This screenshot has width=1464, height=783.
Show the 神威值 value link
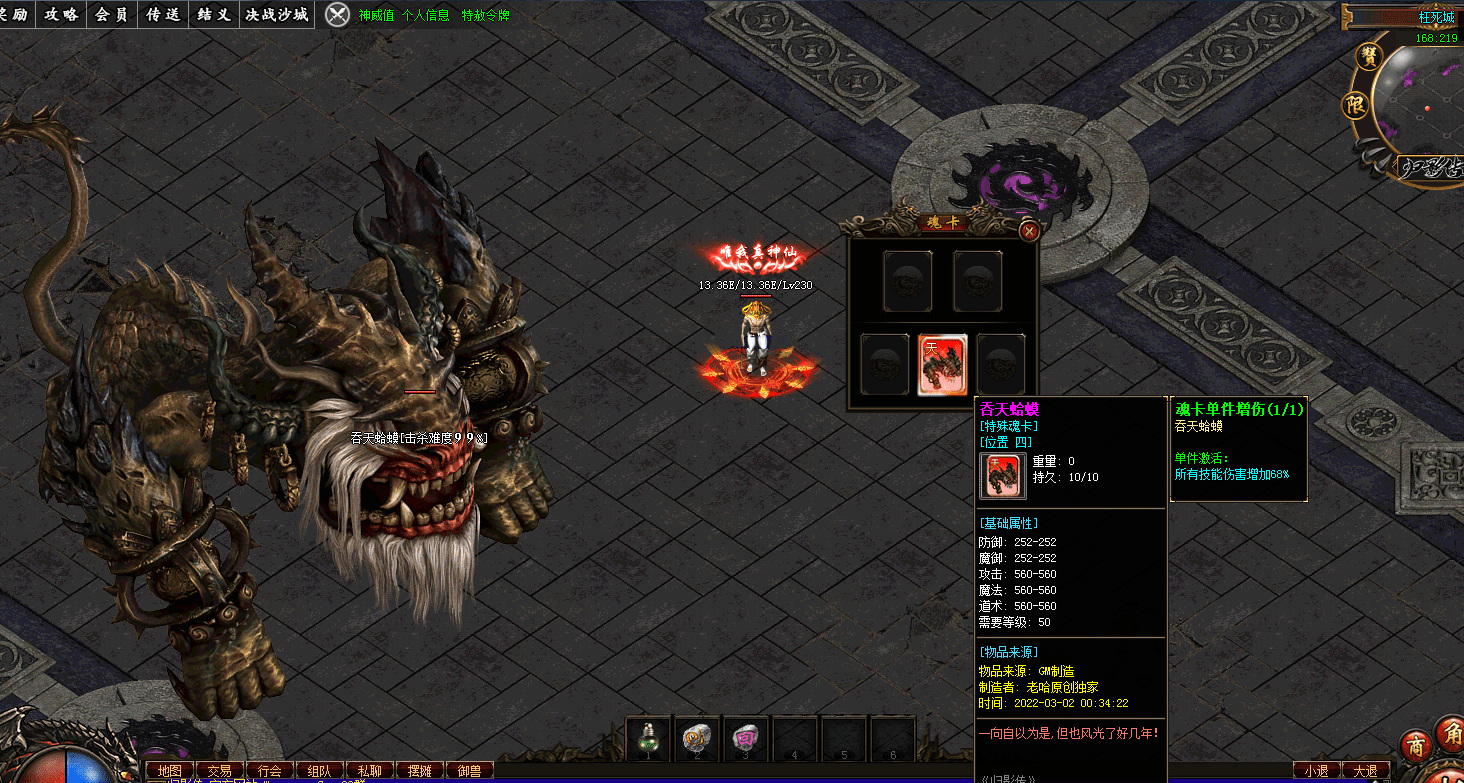376,16
